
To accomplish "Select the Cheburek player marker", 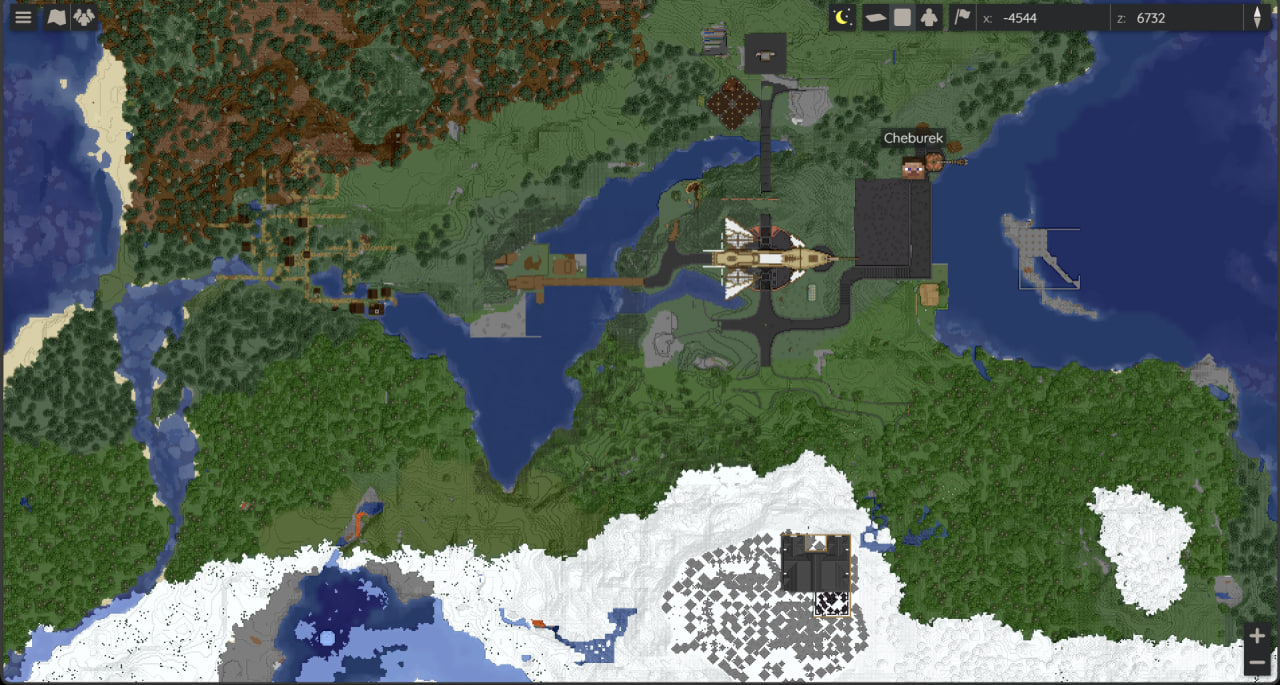I will (x=913, y=168).
